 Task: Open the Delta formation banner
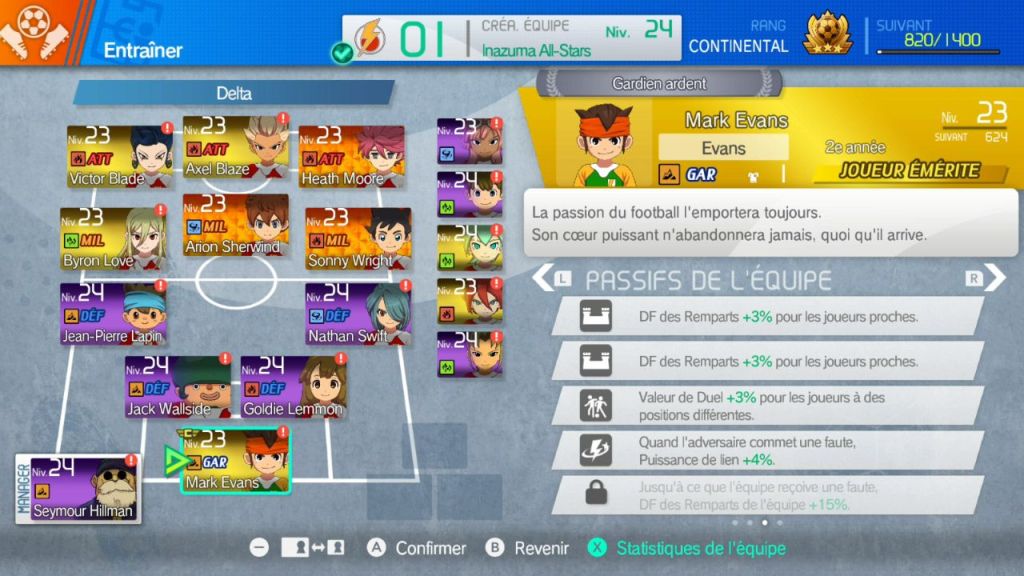[234, 93]
